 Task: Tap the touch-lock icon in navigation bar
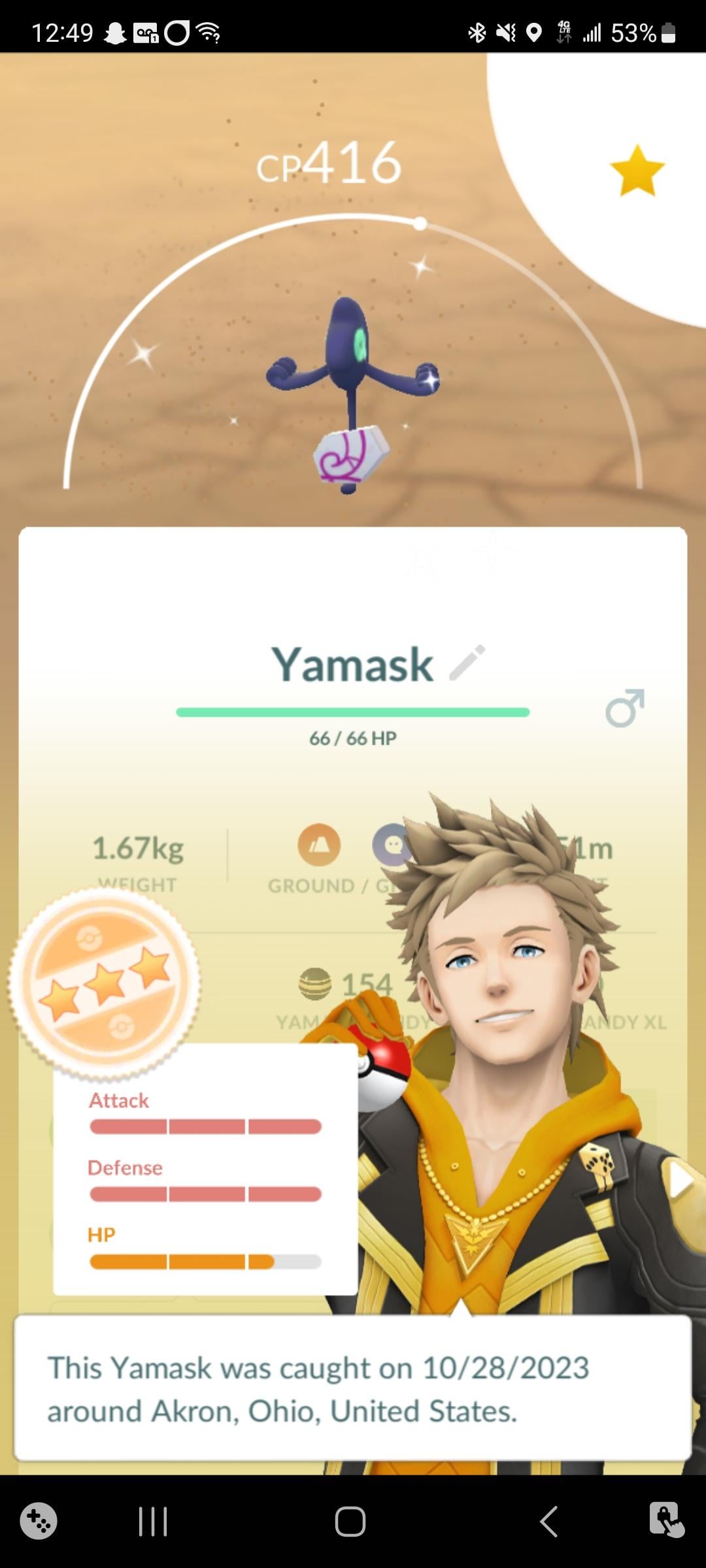(666, 1520)
